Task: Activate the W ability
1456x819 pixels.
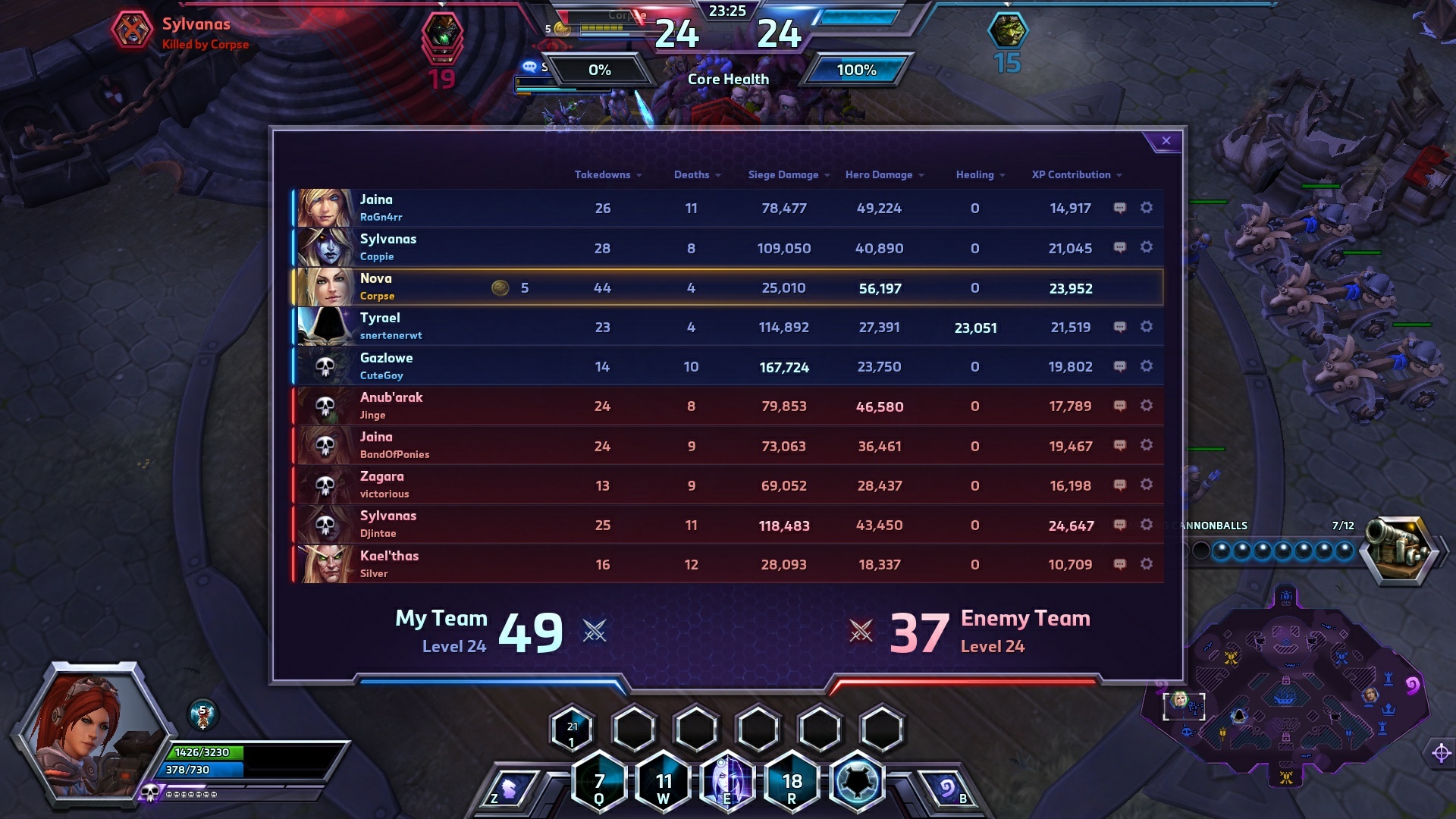Action: point(664,783)
